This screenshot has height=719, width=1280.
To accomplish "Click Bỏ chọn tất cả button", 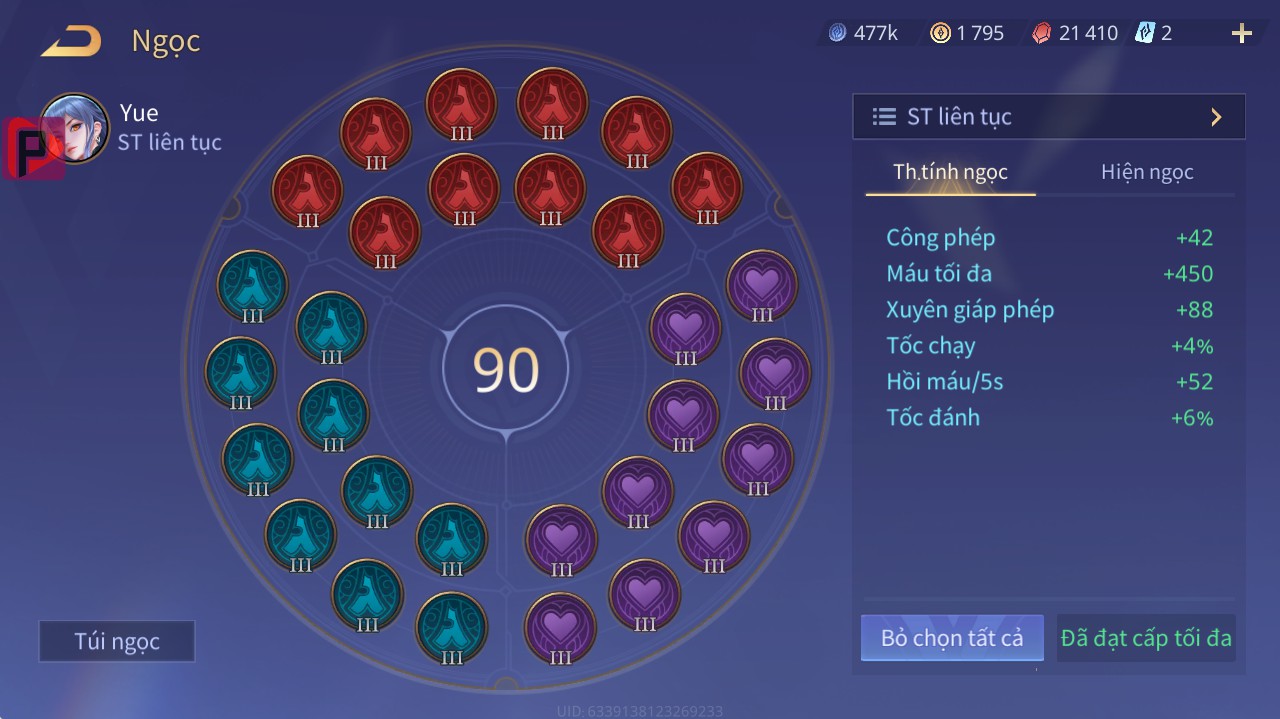I will point(952,638).
